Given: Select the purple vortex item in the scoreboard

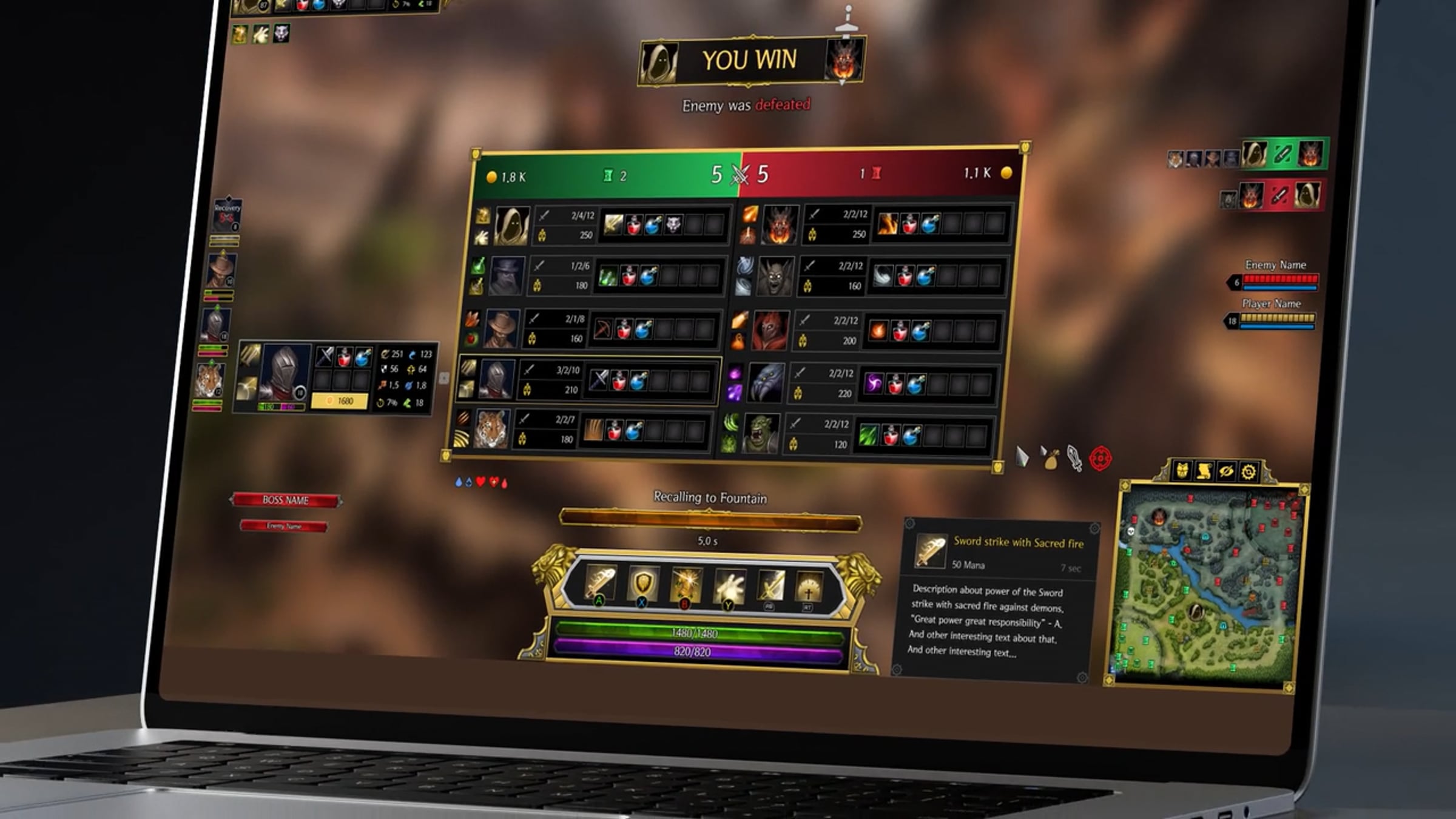Looking at the screenshot, I should [874, 384].
